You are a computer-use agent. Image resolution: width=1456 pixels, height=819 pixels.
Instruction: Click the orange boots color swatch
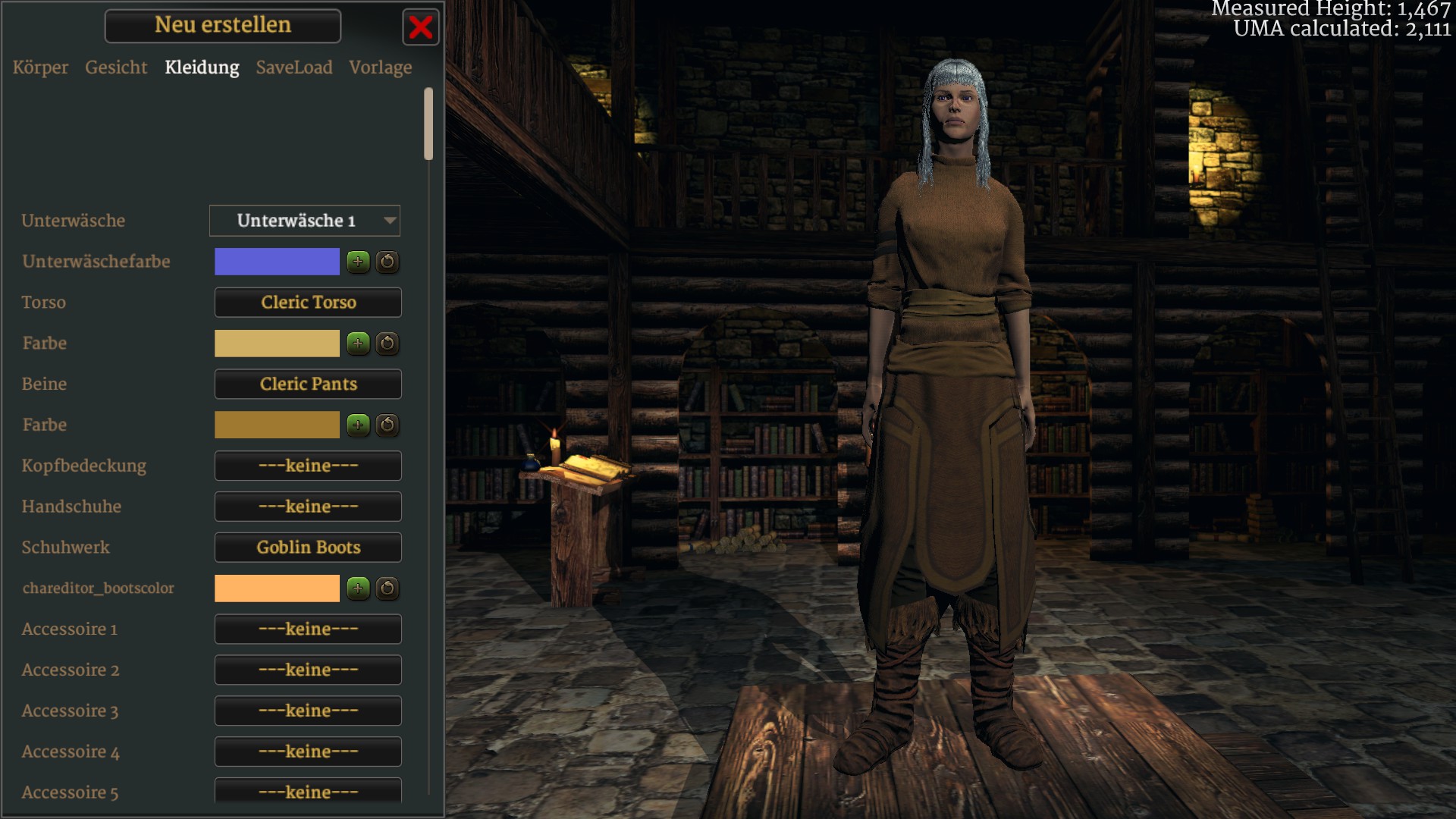(277, 588)
